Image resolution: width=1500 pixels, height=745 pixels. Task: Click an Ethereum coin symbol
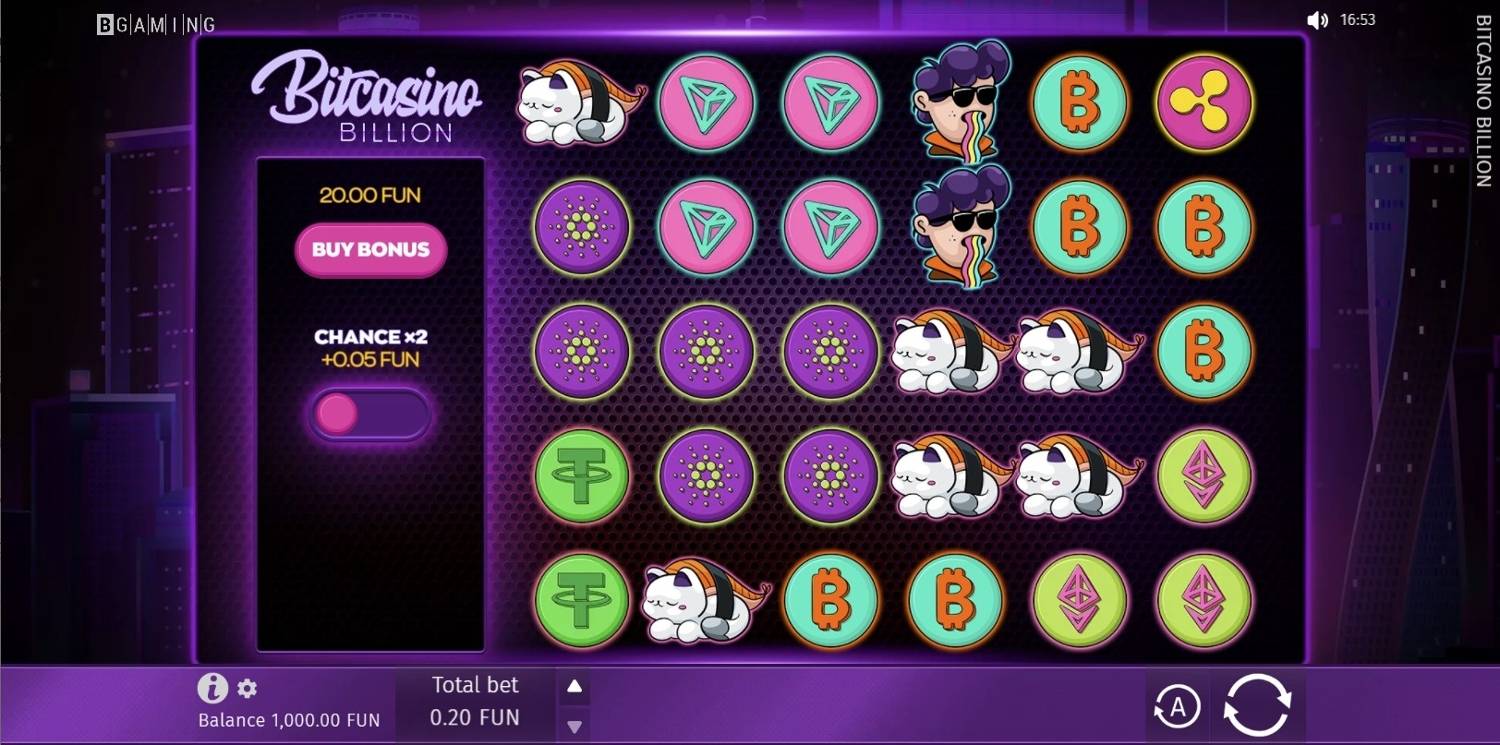click(1204, 476)
